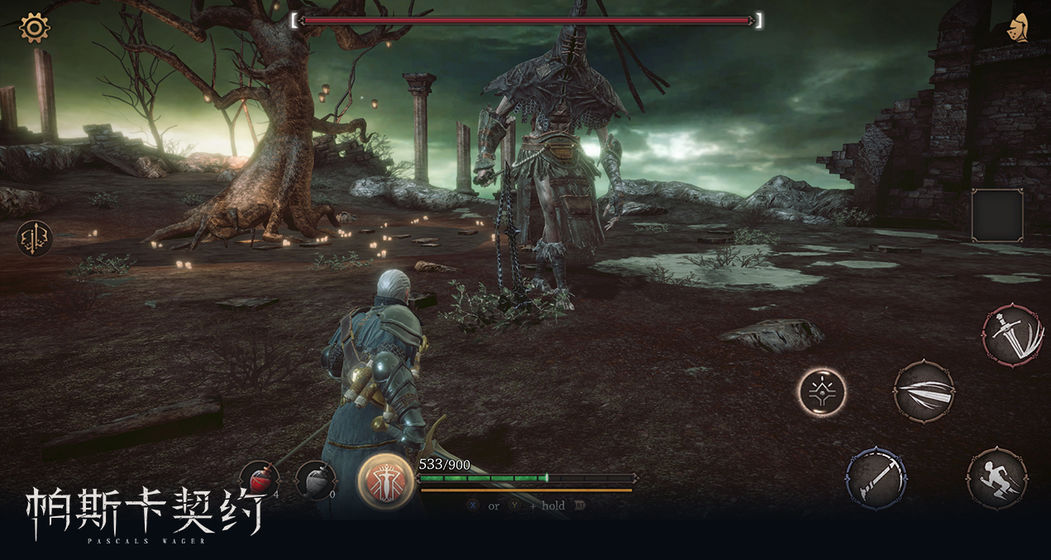Tap the running figure dodge button
Image resolution: width=1051 pixels, height=560 pixels.
pyautogui.click(x=997, y=479)
